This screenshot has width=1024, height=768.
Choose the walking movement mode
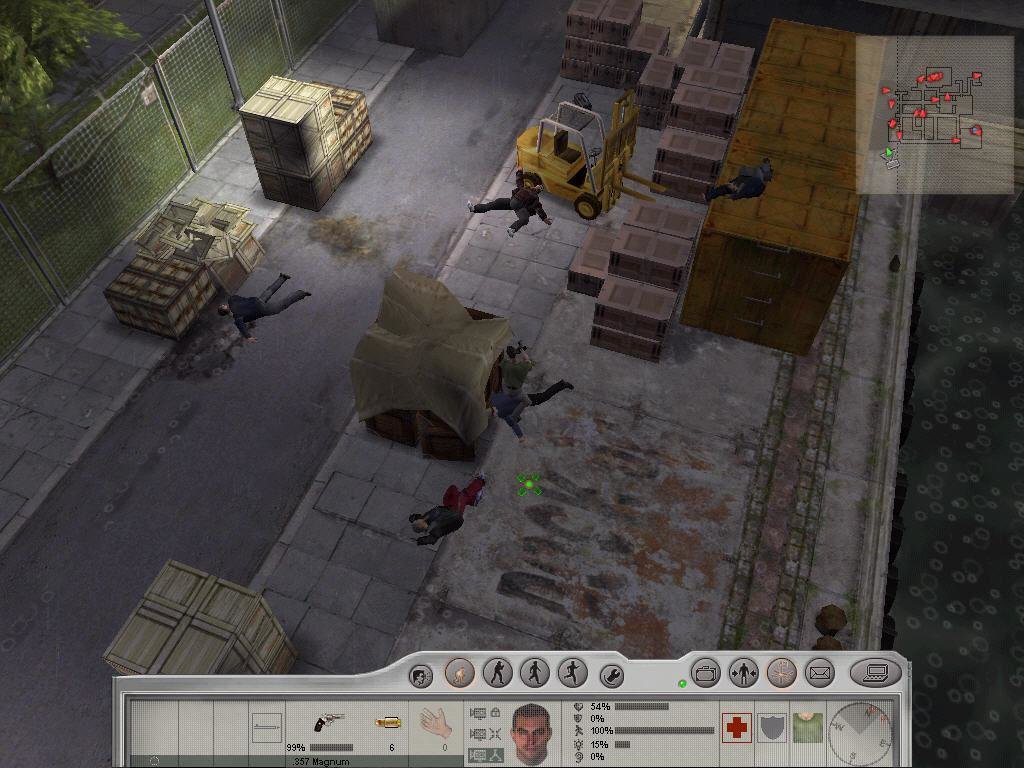534,673
